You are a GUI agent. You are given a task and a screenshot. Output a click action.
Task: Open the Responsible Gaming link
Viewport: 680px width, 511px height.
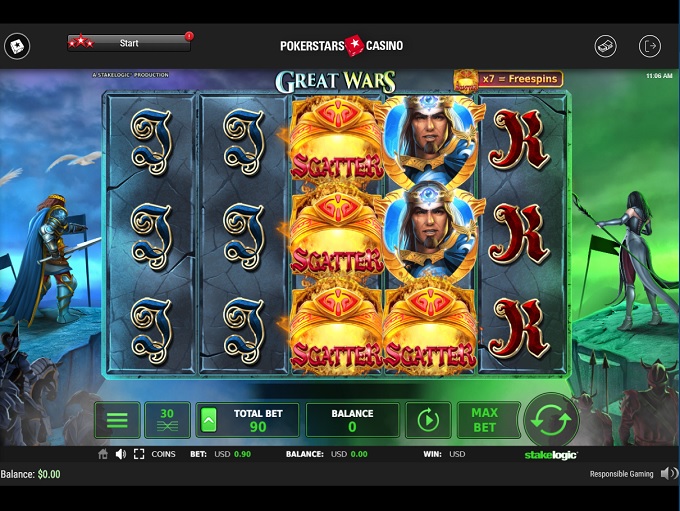pos(621,474)
